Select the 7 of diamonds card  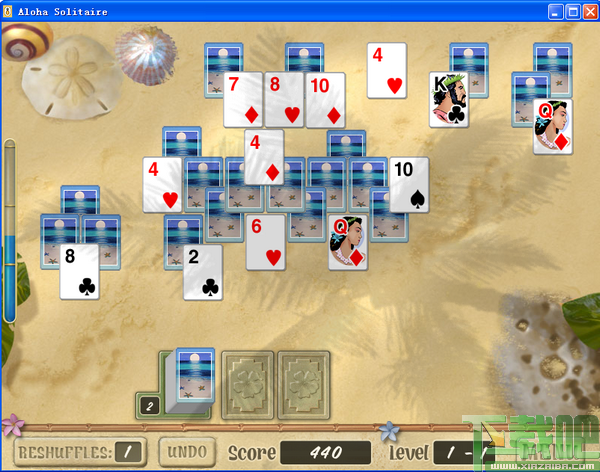pyautogui.click(x=242, y=99)
